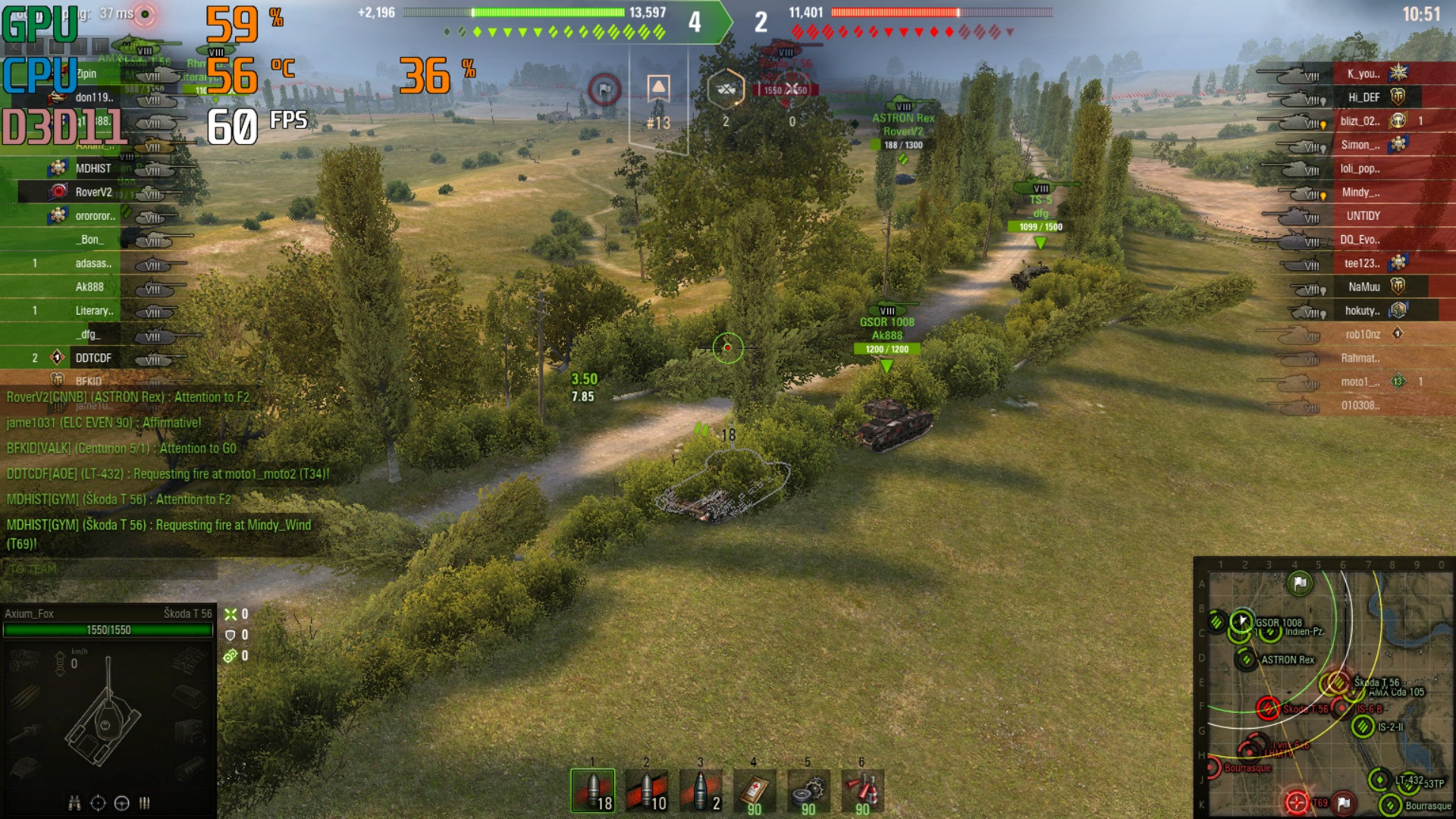Switch to the second shell with 10 rounds
Screen dimensions: 1456x819
(646, 791)
